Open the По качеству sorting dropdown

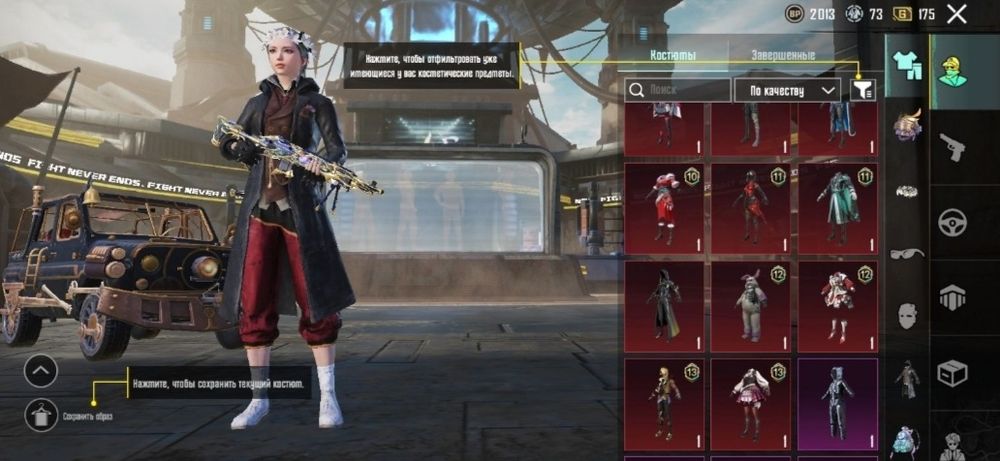787,90
